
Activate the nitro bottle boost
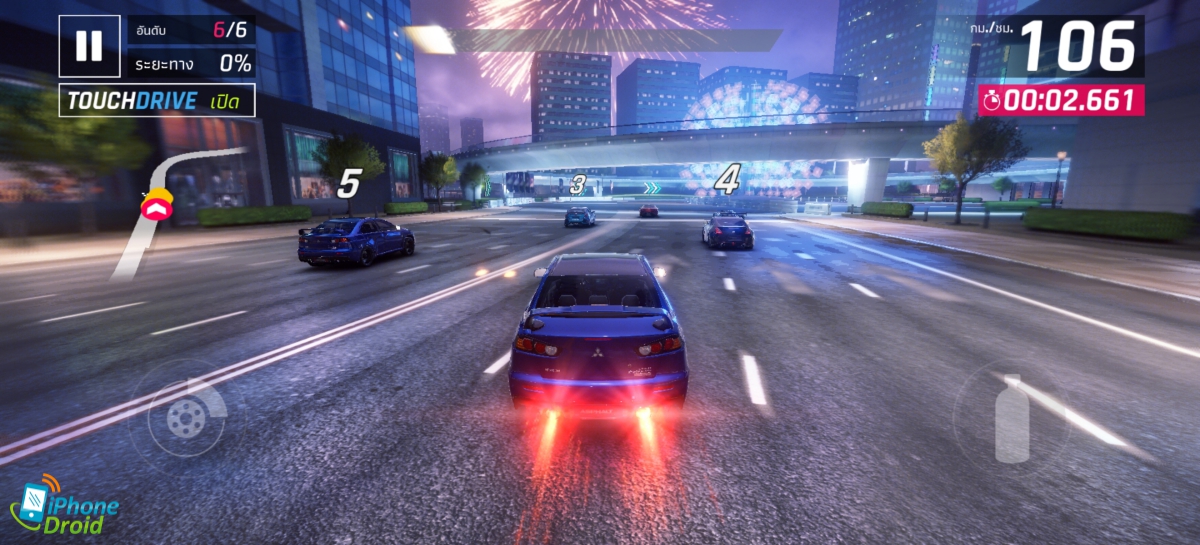tap(1012, 418)
